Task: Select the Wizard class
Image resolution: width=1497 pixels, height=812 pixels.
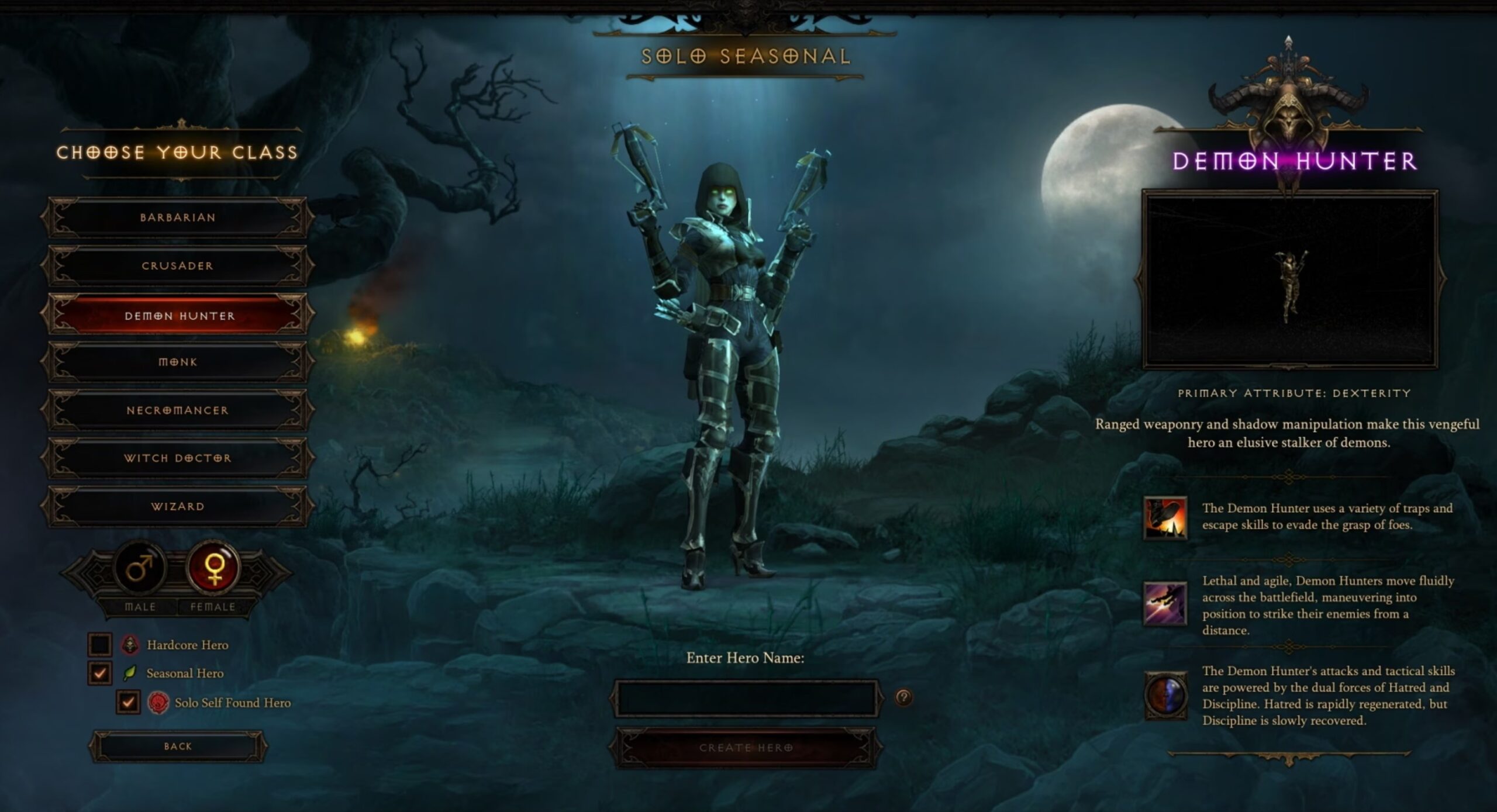Action: [x=177, y=506]
